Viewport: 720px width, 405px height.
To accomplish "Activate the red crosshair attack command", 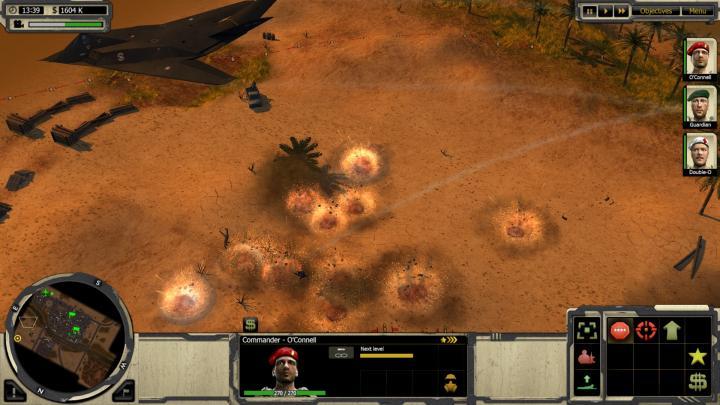I will [646, 330].
